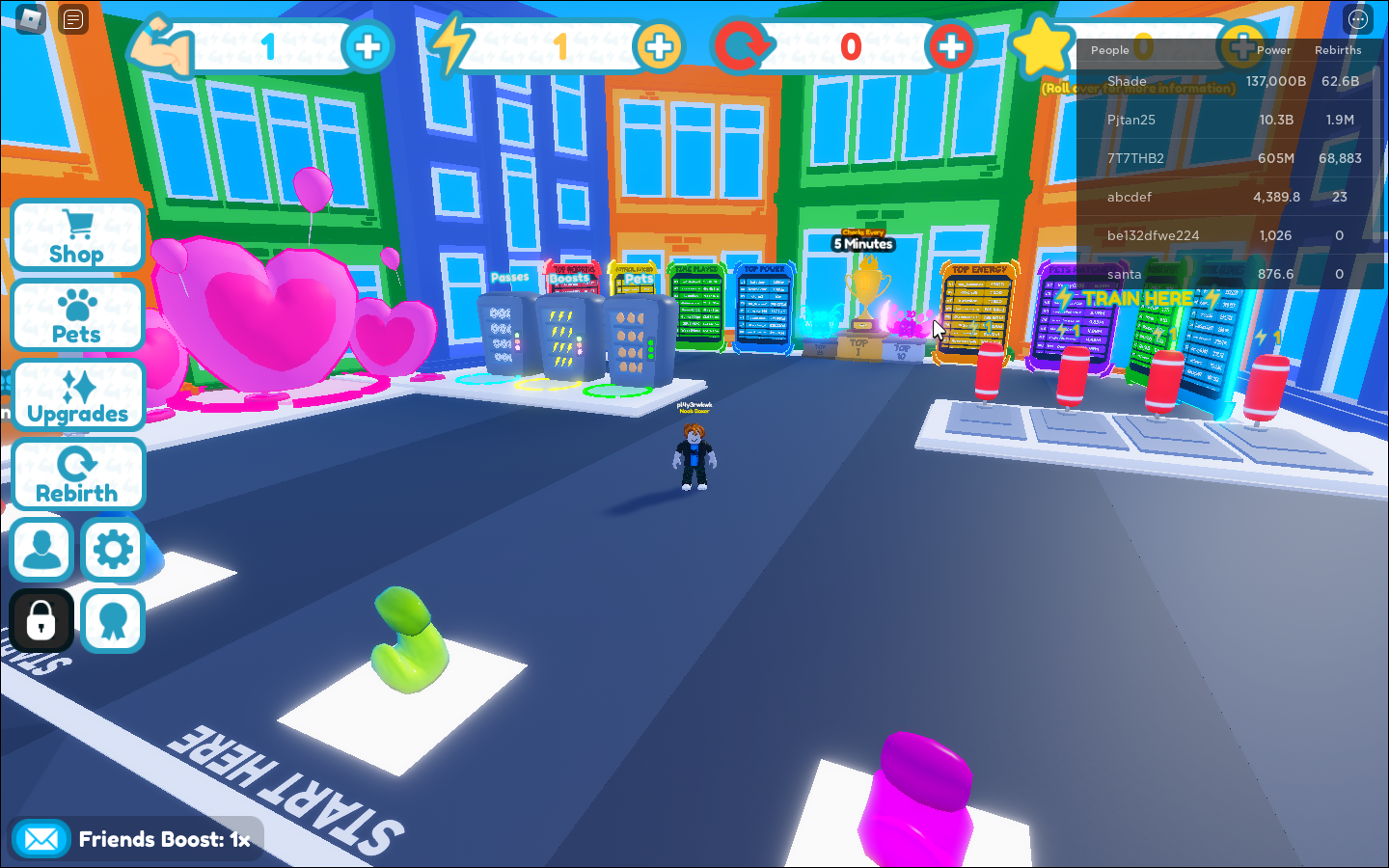Click the Friends Boost envelope icon
The width and height of the screenshot is (1389, 868).
[x=41, y=838]
